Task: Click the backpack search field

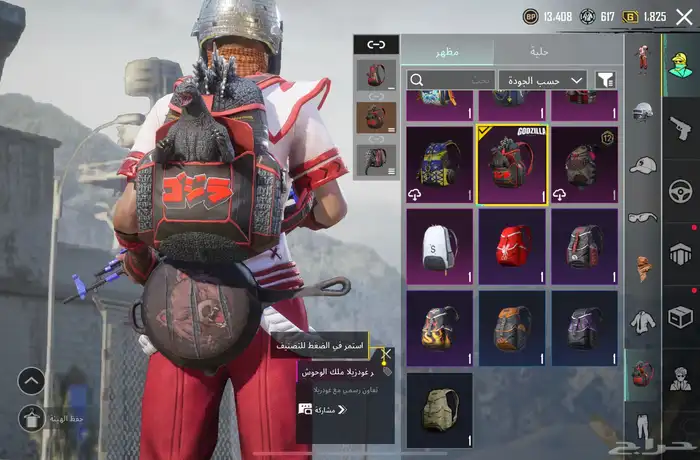Action: click(450, 80)
